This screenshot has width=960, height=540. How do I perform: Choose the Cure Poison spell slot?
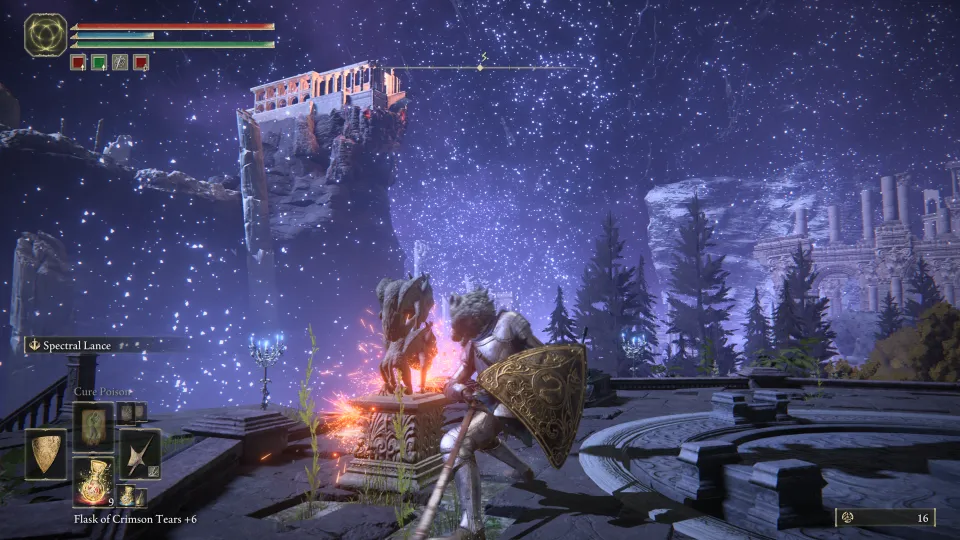[93, 424]
